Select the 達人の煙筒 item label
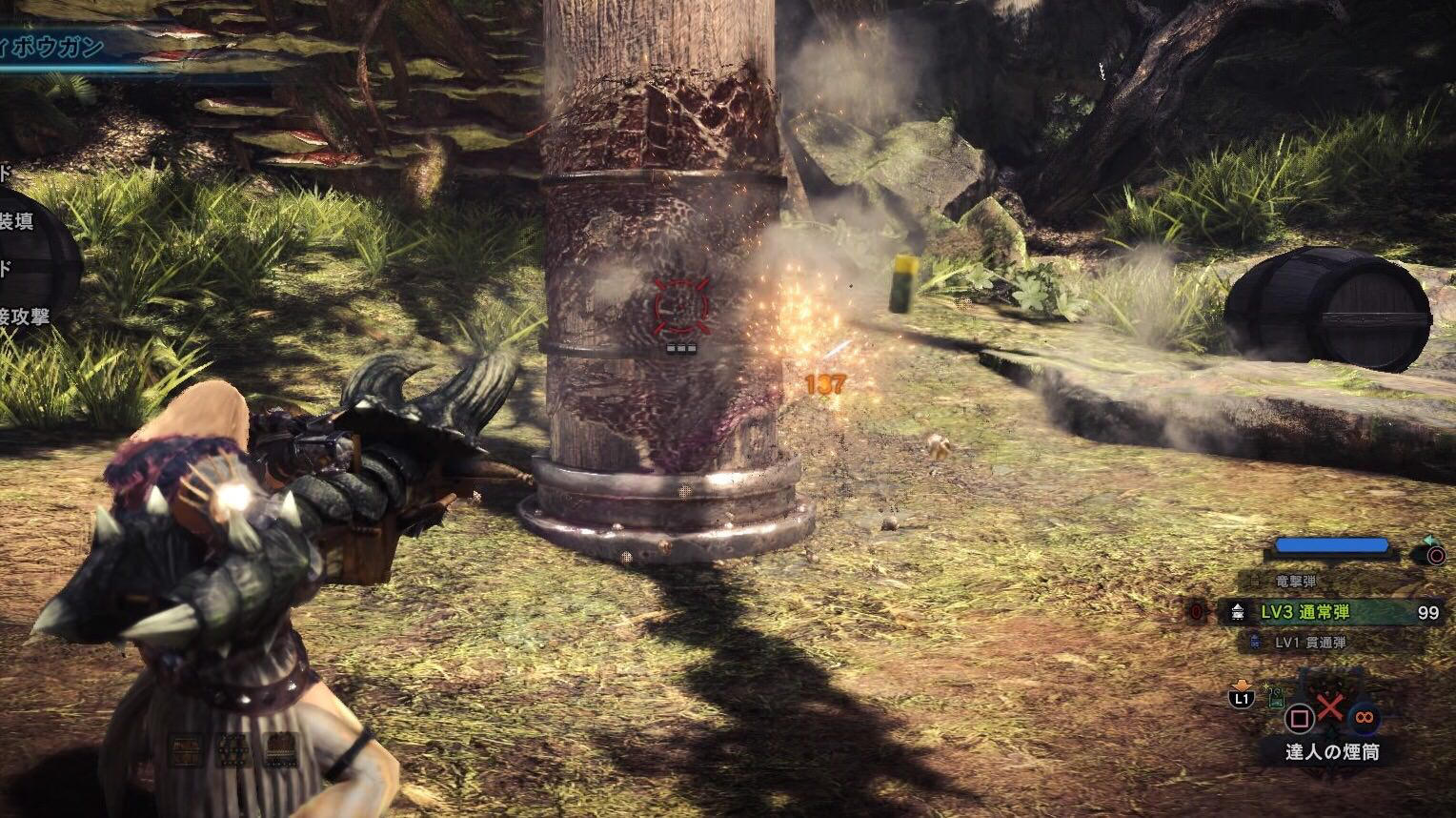 (1331, 752)
